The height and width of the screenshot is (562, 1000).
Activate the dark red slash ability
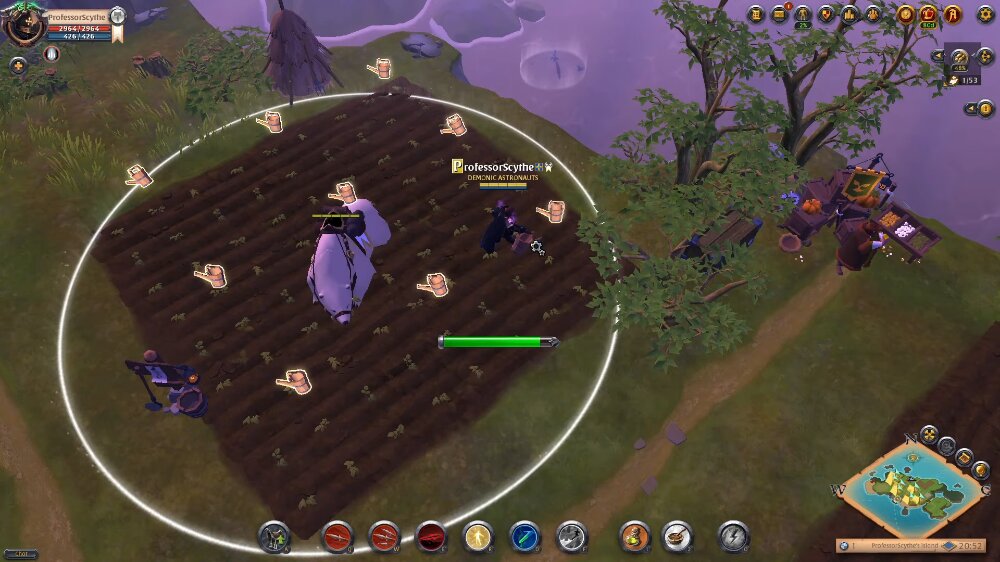coord(431,537)
